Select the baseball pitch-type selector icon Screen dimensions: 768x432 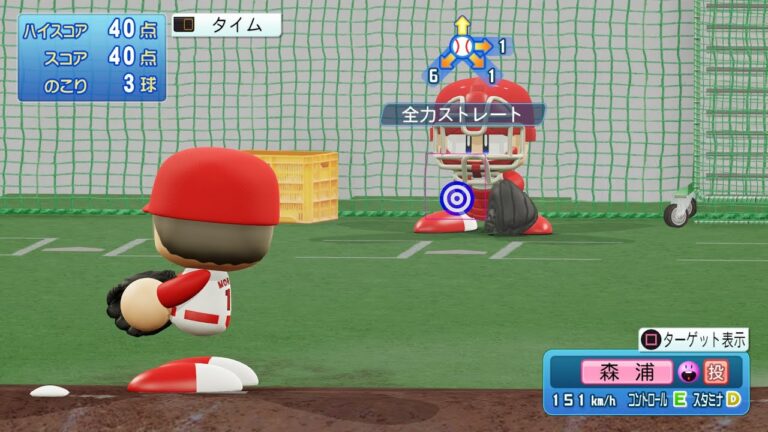[461, 47]
